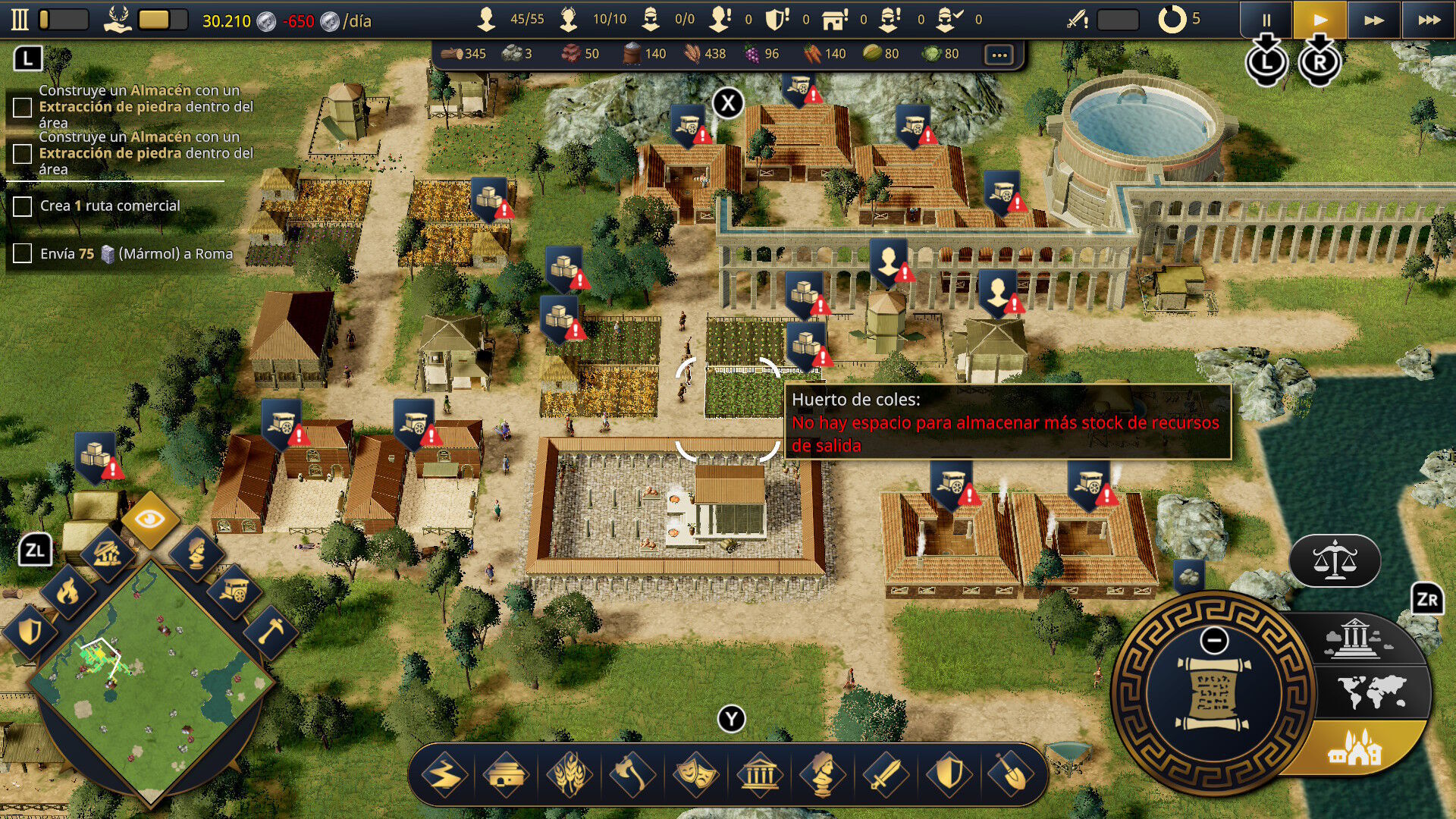The height and width of the screenshot is (819, 1456).
Task: Open the housing building category
Action: 507,775
